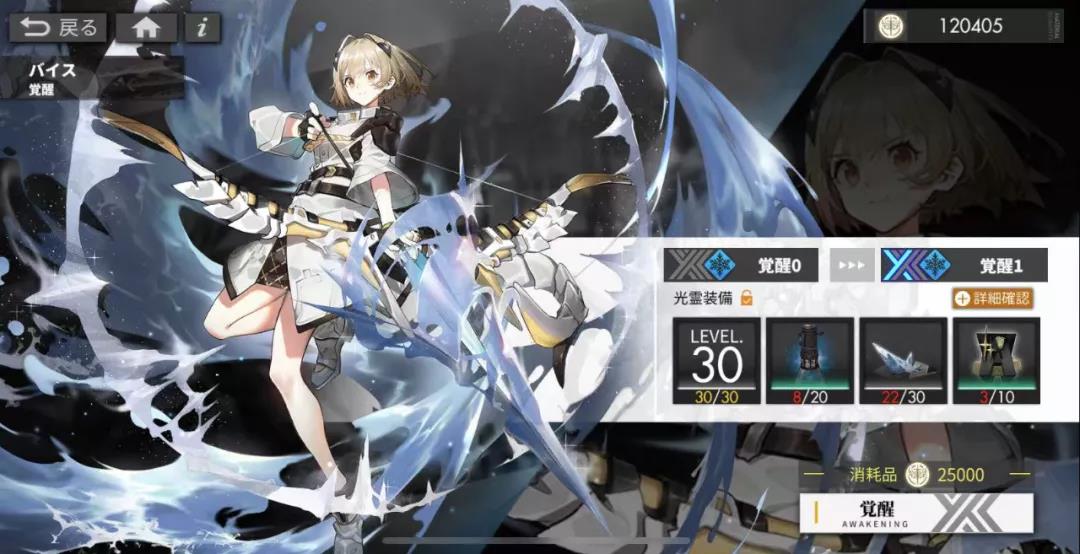The width and height of the screenshot is (1080, 554).
Task: Open the info "i" button
Action: [x=202, y=27]
